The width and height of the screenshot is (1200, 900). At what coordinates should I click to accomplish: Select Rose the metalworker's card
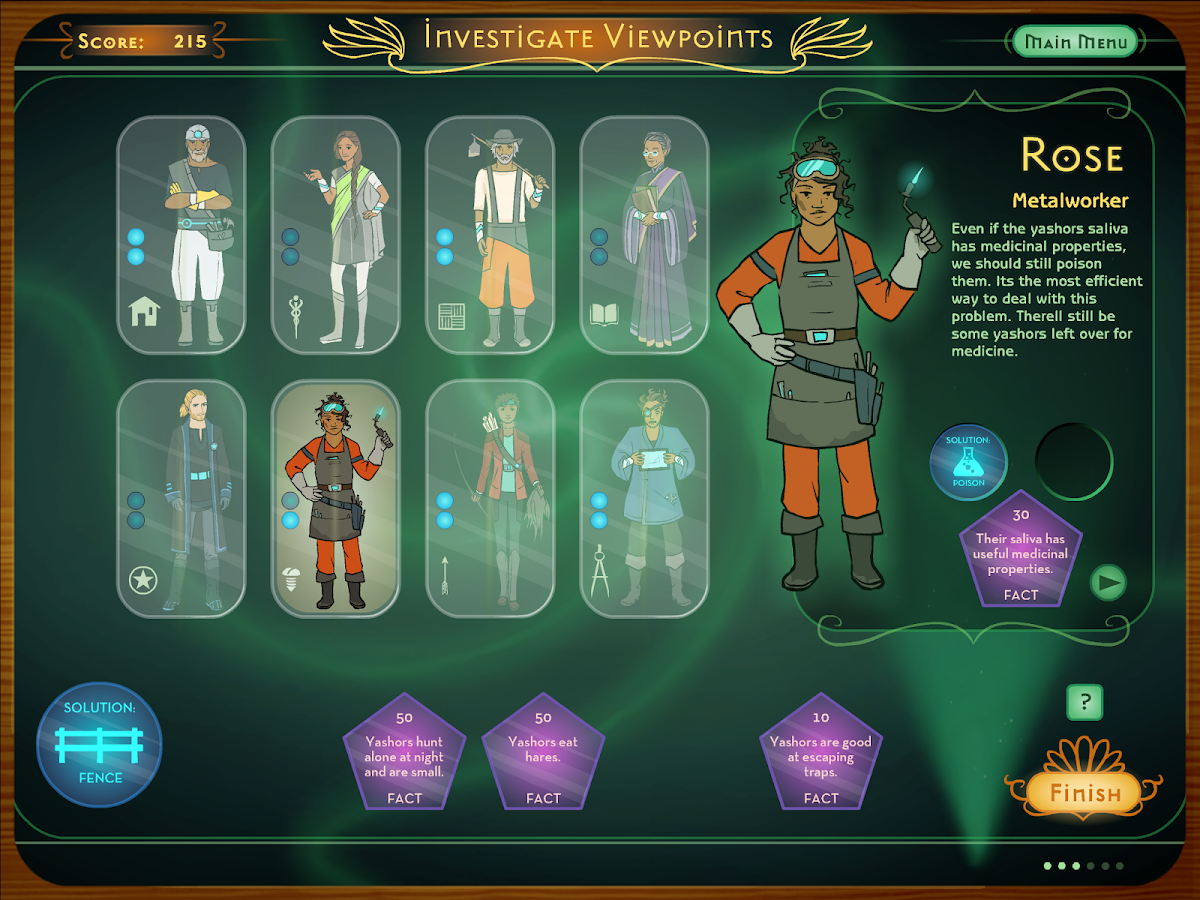pyautogui.click(x=335, y=498)
